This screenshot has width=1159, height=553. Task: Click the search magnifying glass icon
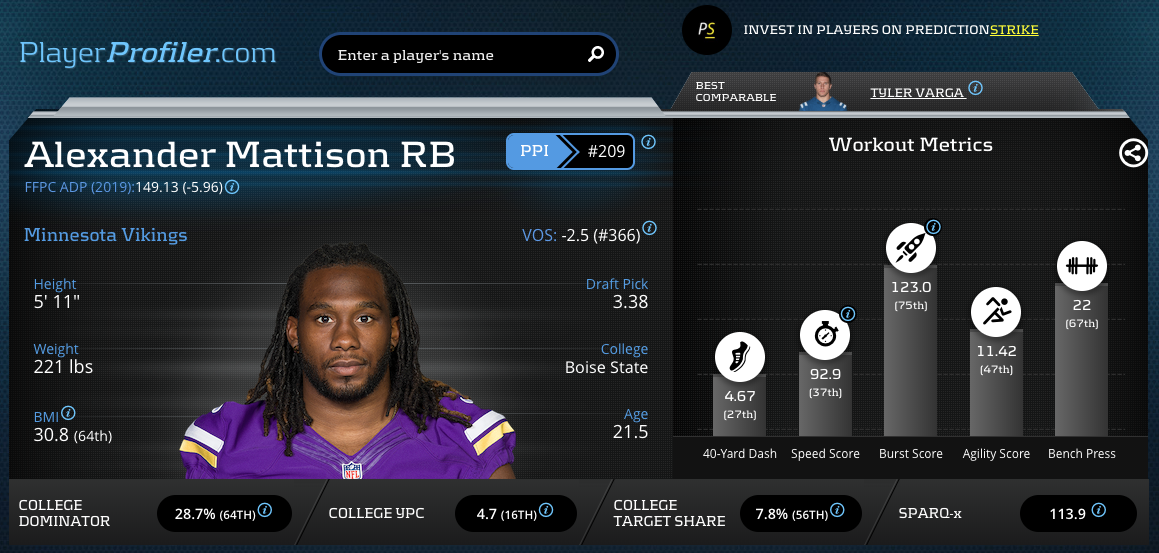point(596,54)
